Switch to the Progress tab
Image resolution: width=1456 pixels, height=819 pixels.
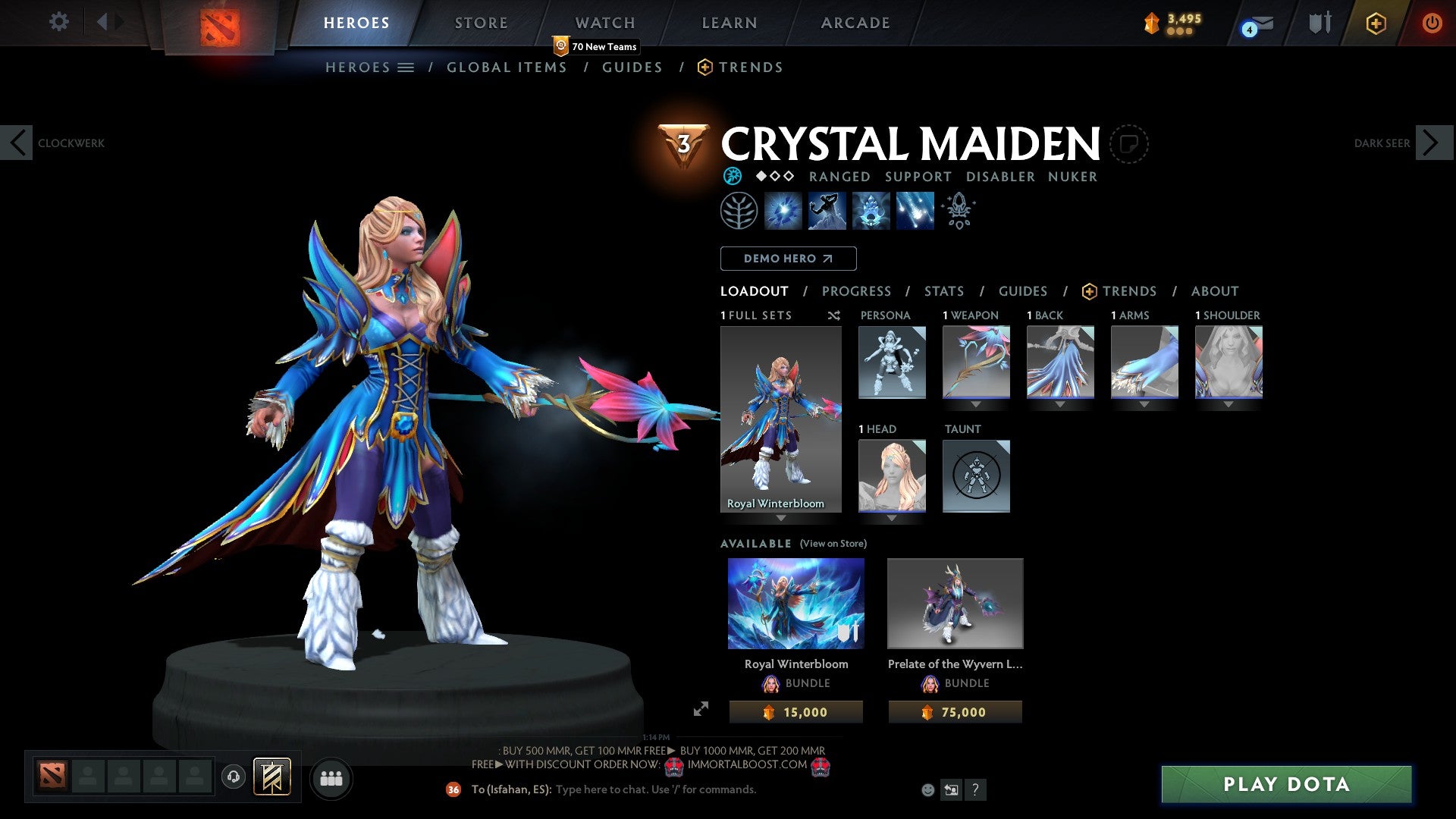[856, 291]
